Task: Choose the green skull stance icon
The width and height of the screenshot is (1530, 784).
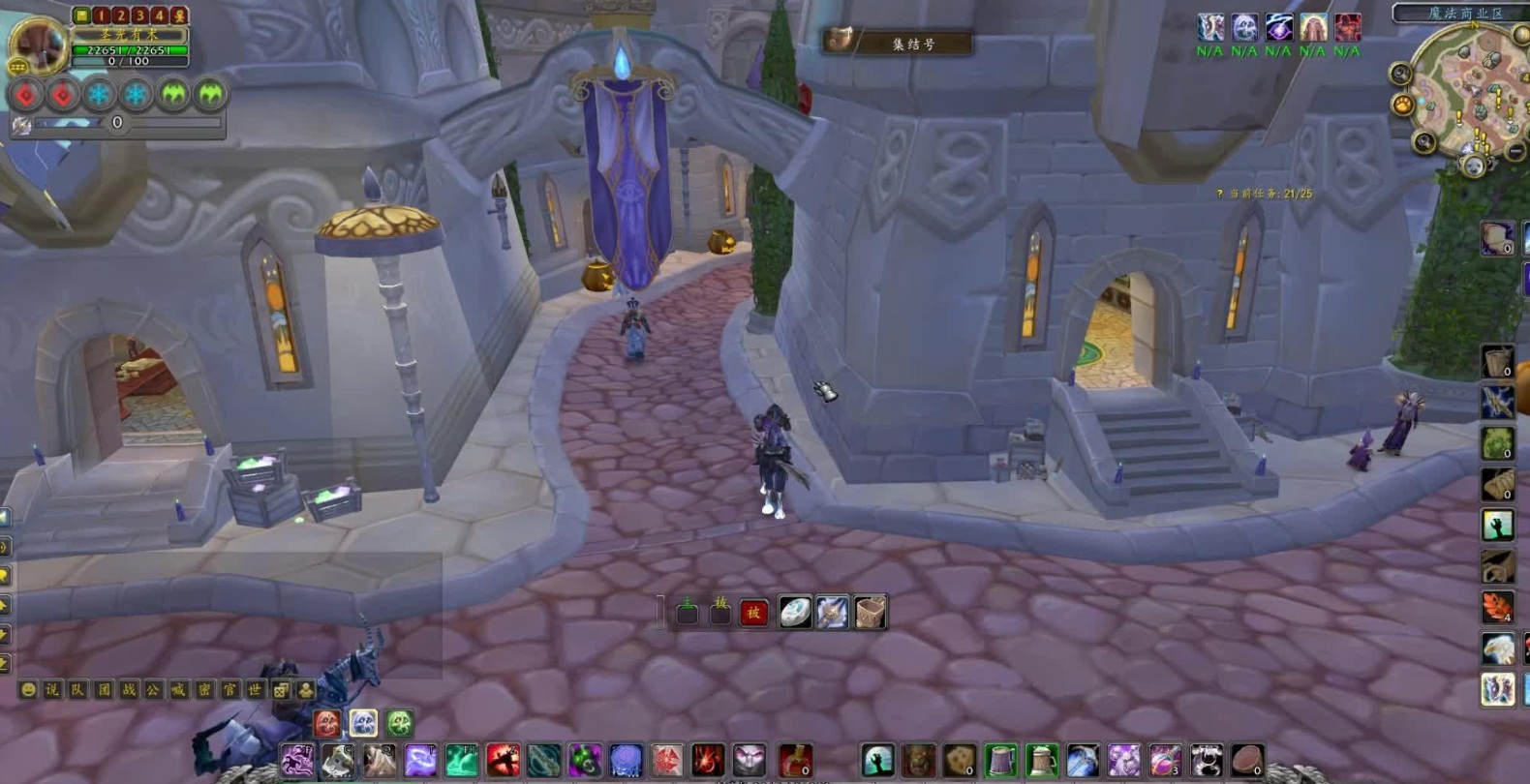Action: coord(399,723)
